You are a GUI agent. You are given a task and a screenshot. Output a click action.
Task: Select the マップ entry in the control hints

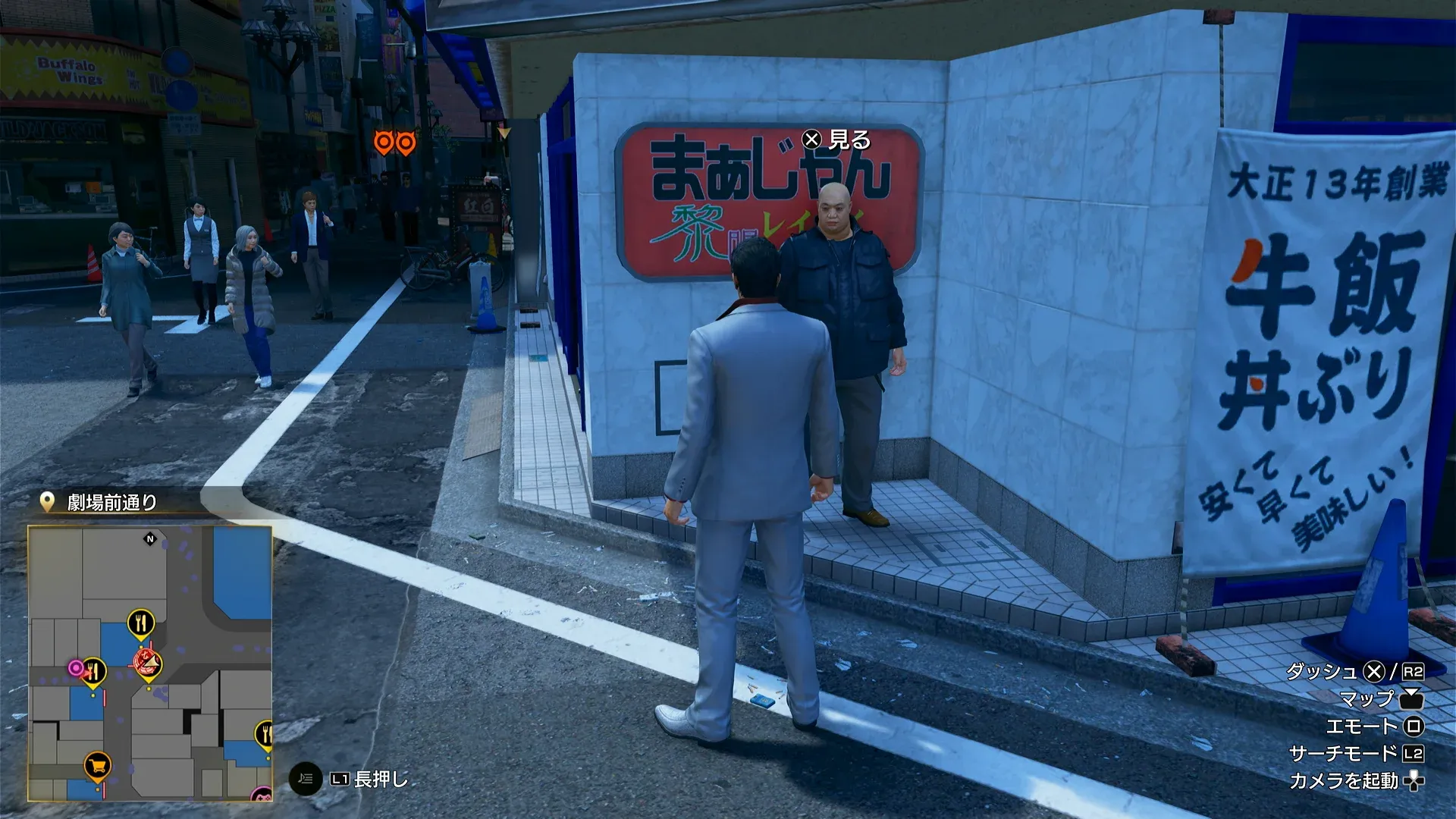point(1370,698)
